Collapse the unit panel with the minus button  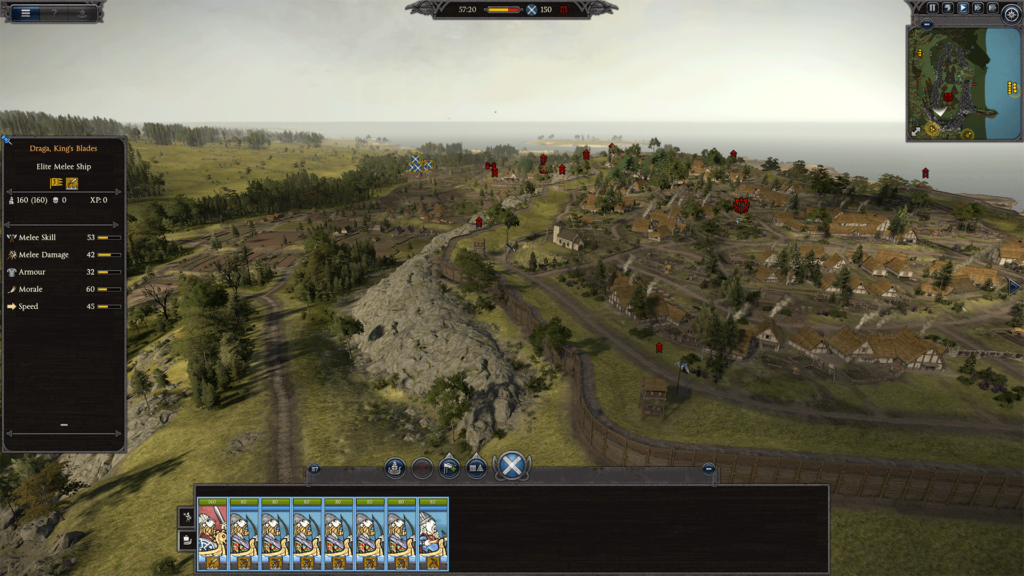tap(708, 468)
